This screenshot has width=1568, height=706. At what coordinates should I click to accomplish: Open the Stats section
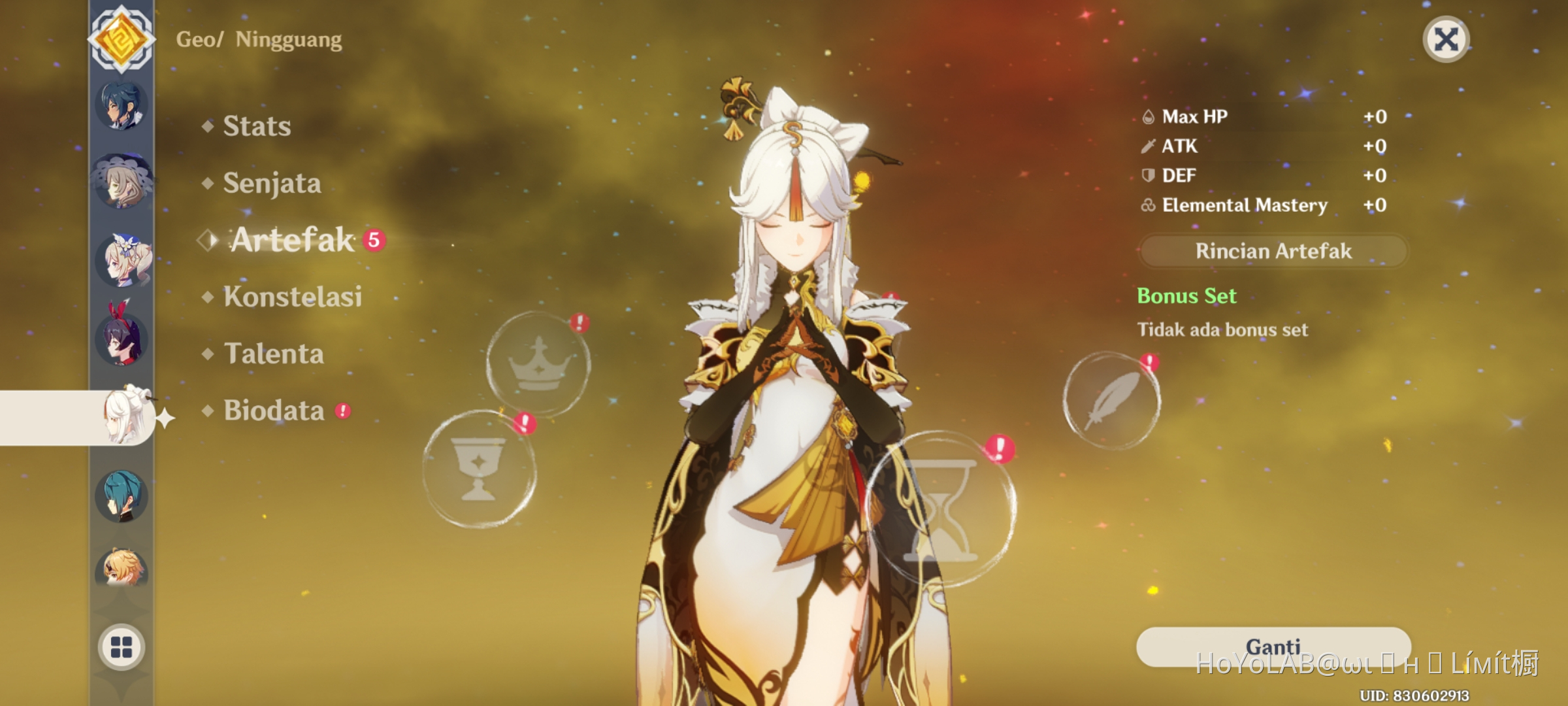click(x=256, y=126)
